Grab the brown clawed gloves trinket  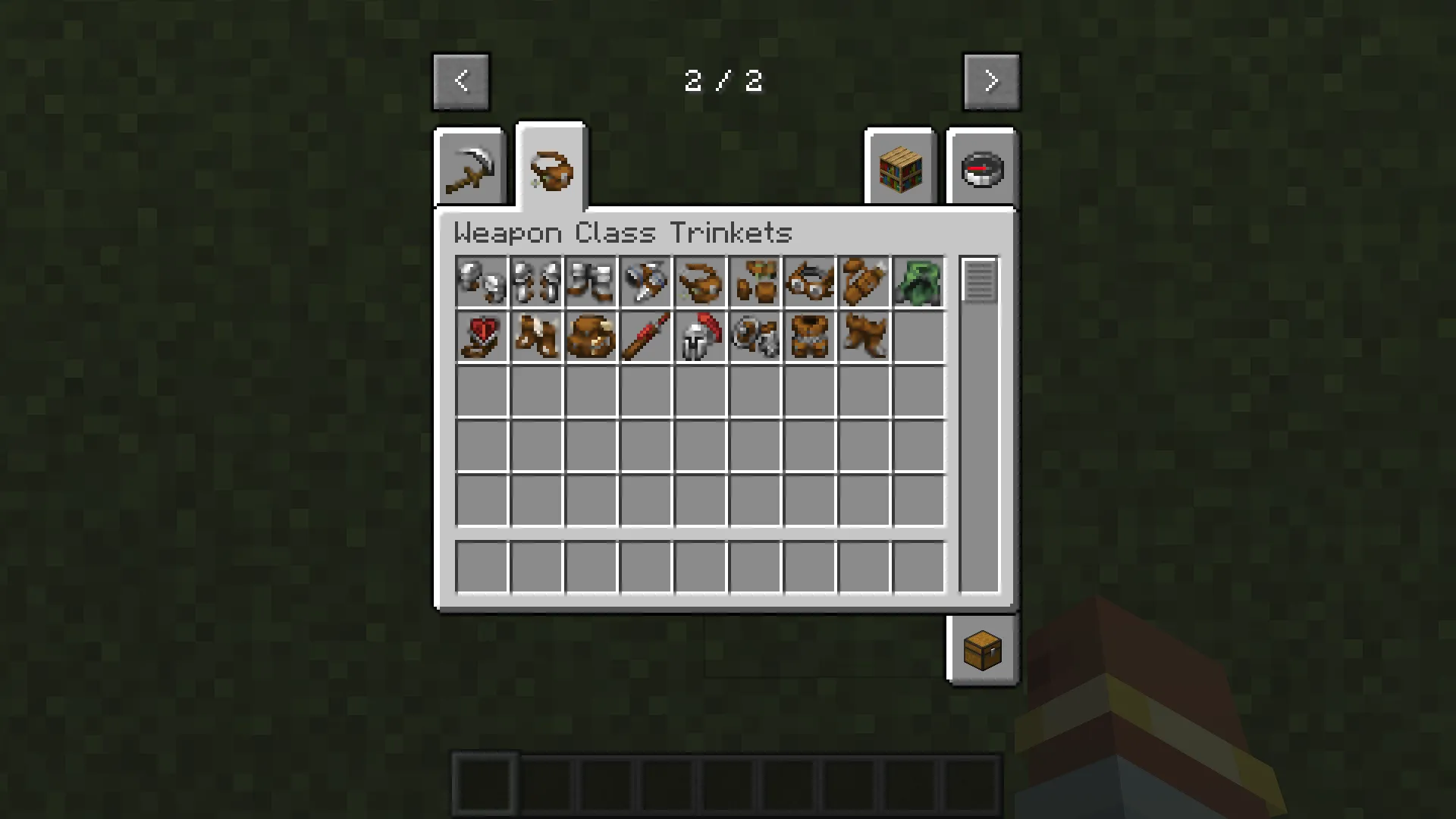(x=537, y=337)
